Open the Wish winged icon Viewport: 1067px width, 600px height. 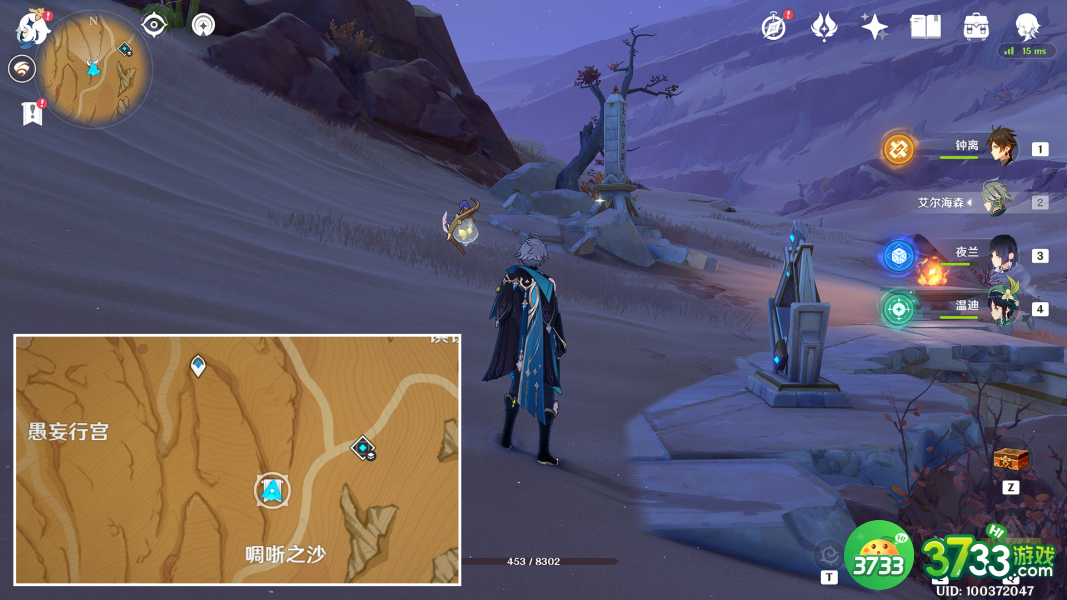tap(823, 27)
